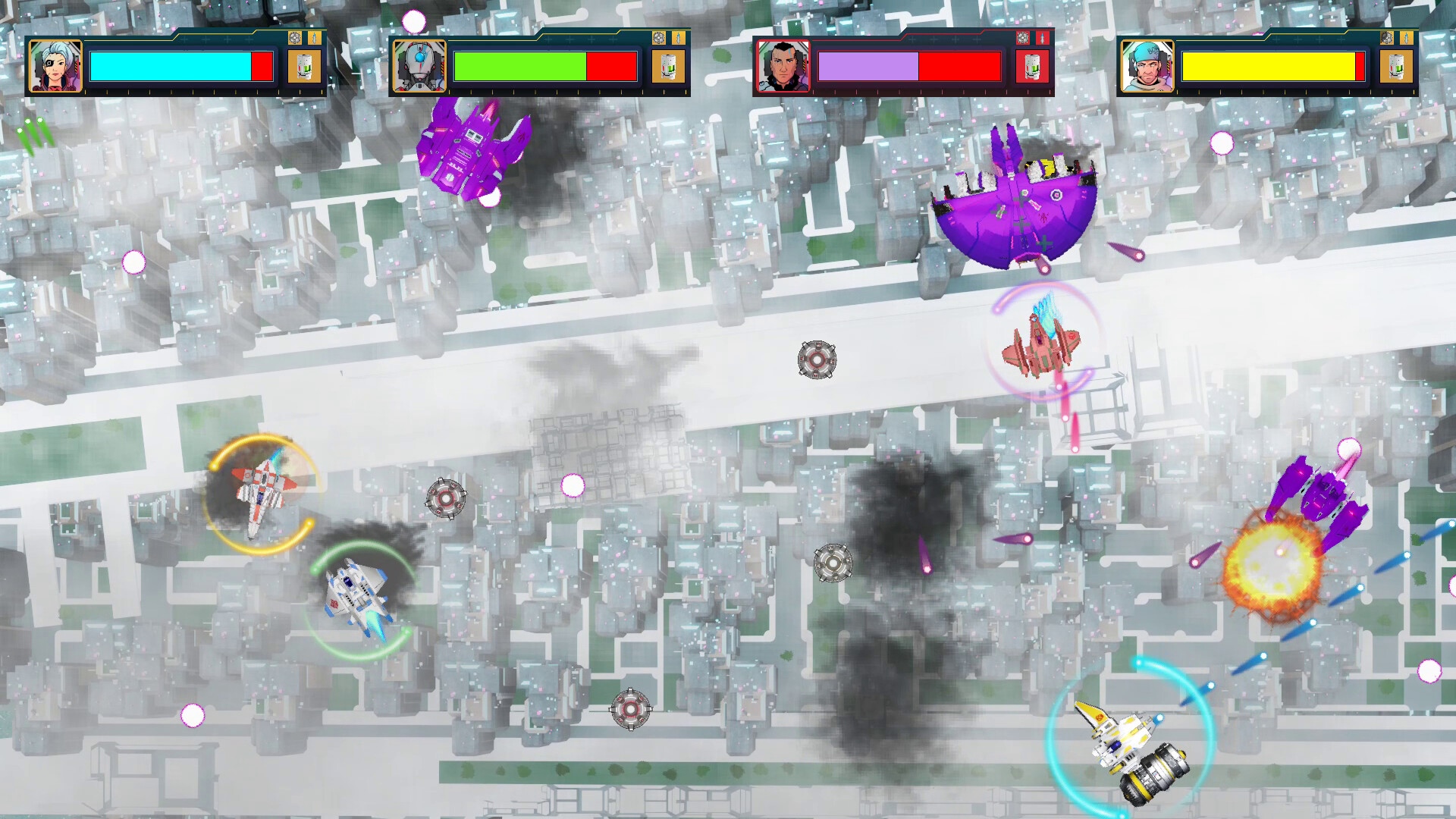Click Player 3's gear icon
This screenshot has width=1456, height=819.
coord(1023,38)
